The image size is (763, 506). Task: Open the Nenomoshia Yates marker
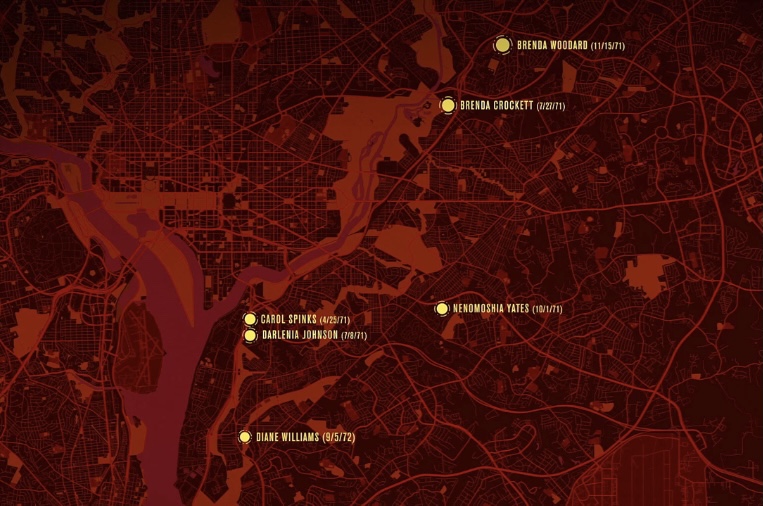(x=441, y=309)
